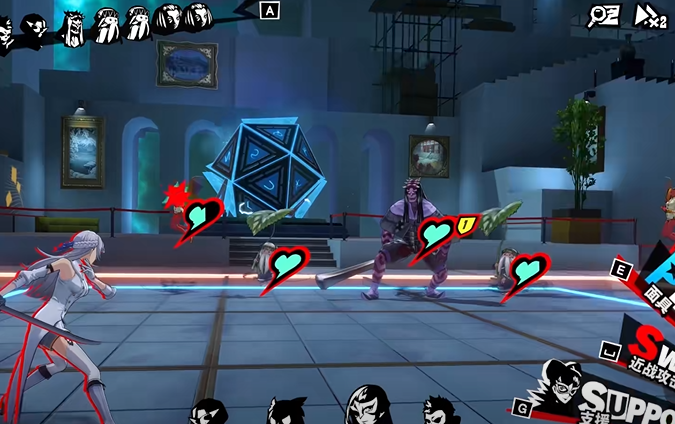This screenshot has width=675, height=424.
Task: Target the heart marker with yellow shield badge
Action: click(x=437, y=235)
